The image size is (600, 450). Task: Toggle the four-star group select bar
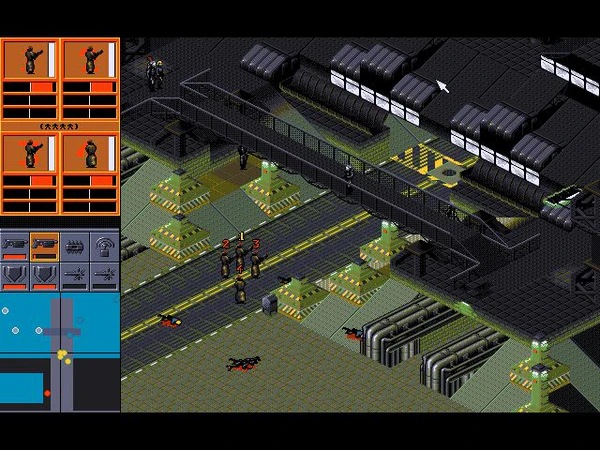tap(60, 126)
